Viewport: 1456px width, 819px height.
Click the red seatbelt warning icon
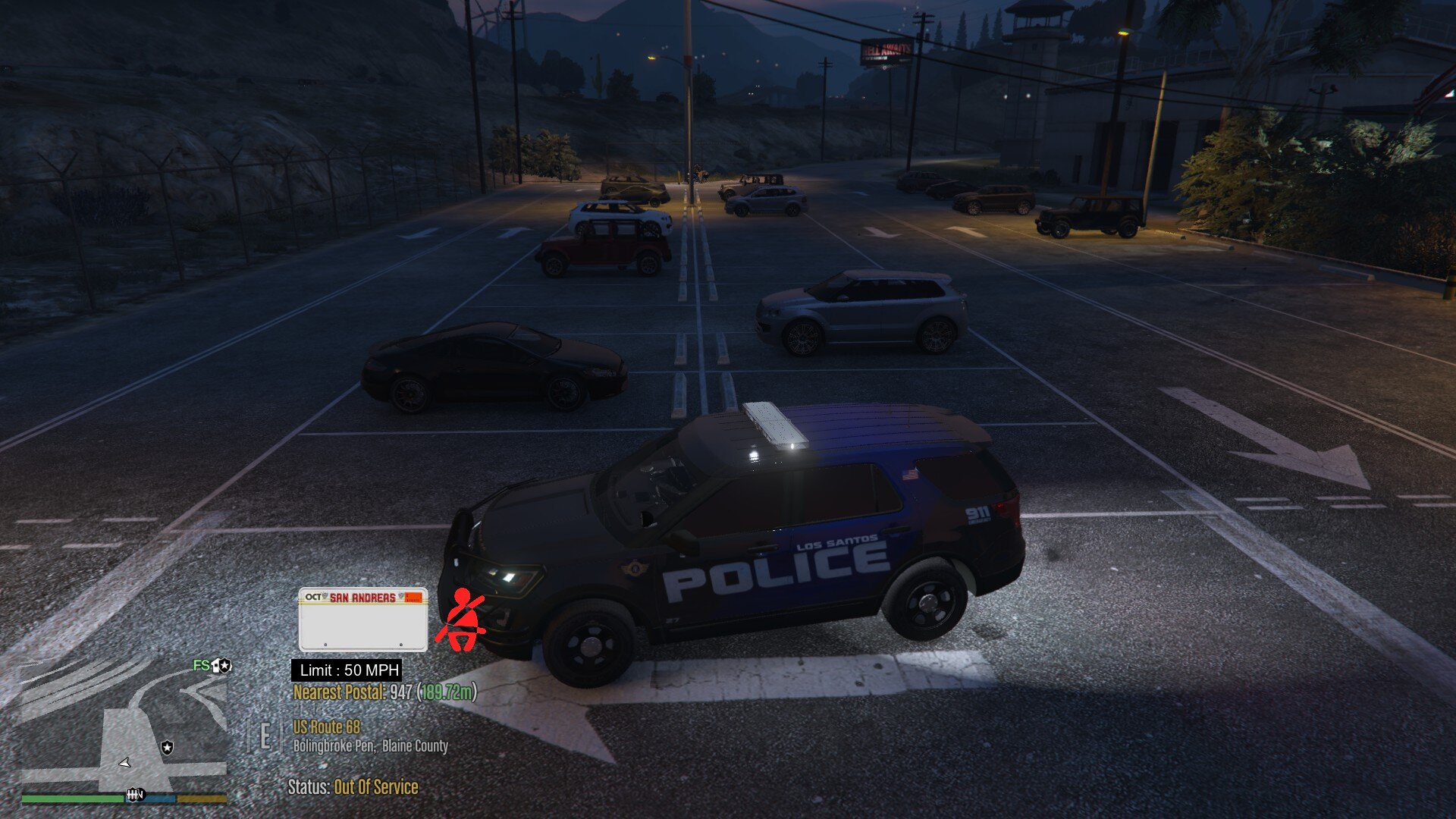click(460, 619)
